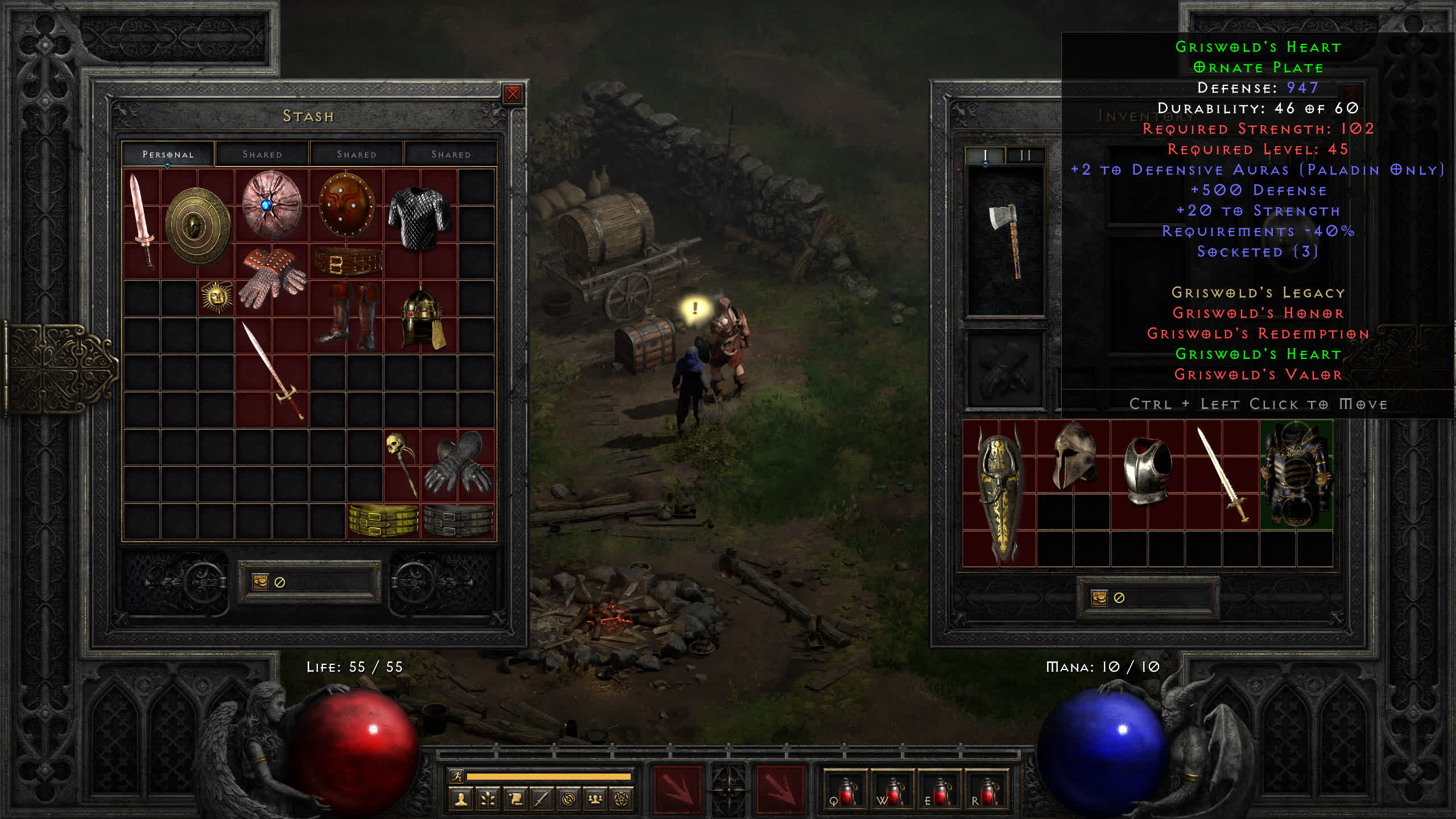This screenshot has height=819, width=1456.
Task: Select the equipped hand axe slot
Action: 1006,241
